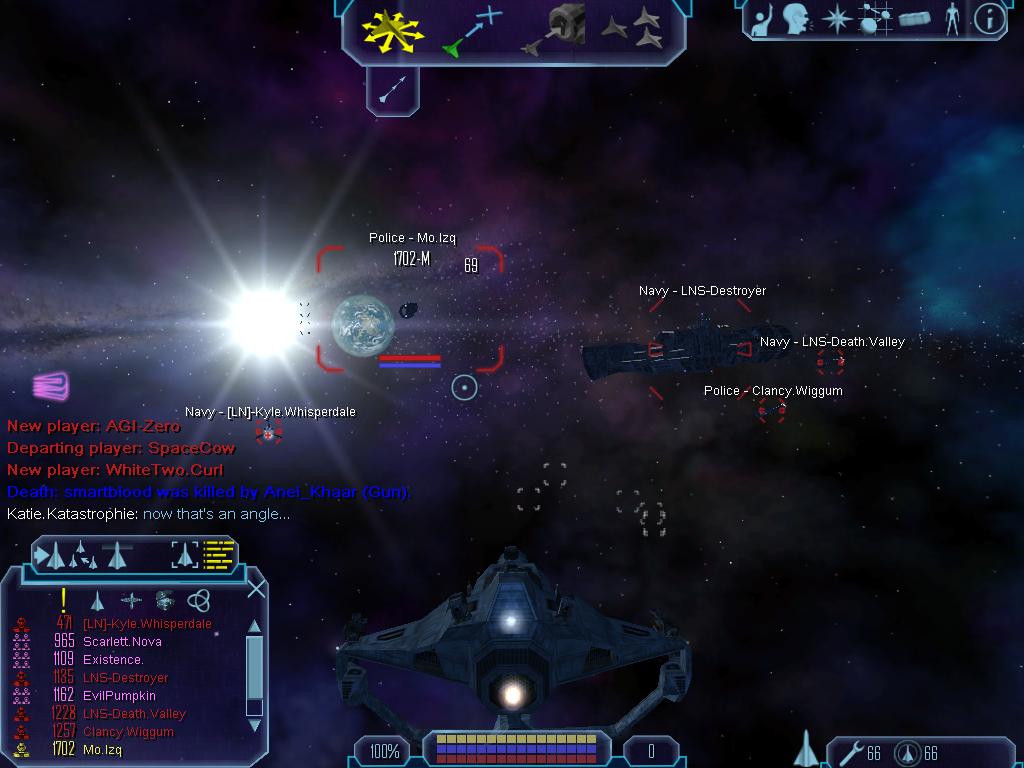
Task: Close the contact list panel
Action: pos(256,588)
